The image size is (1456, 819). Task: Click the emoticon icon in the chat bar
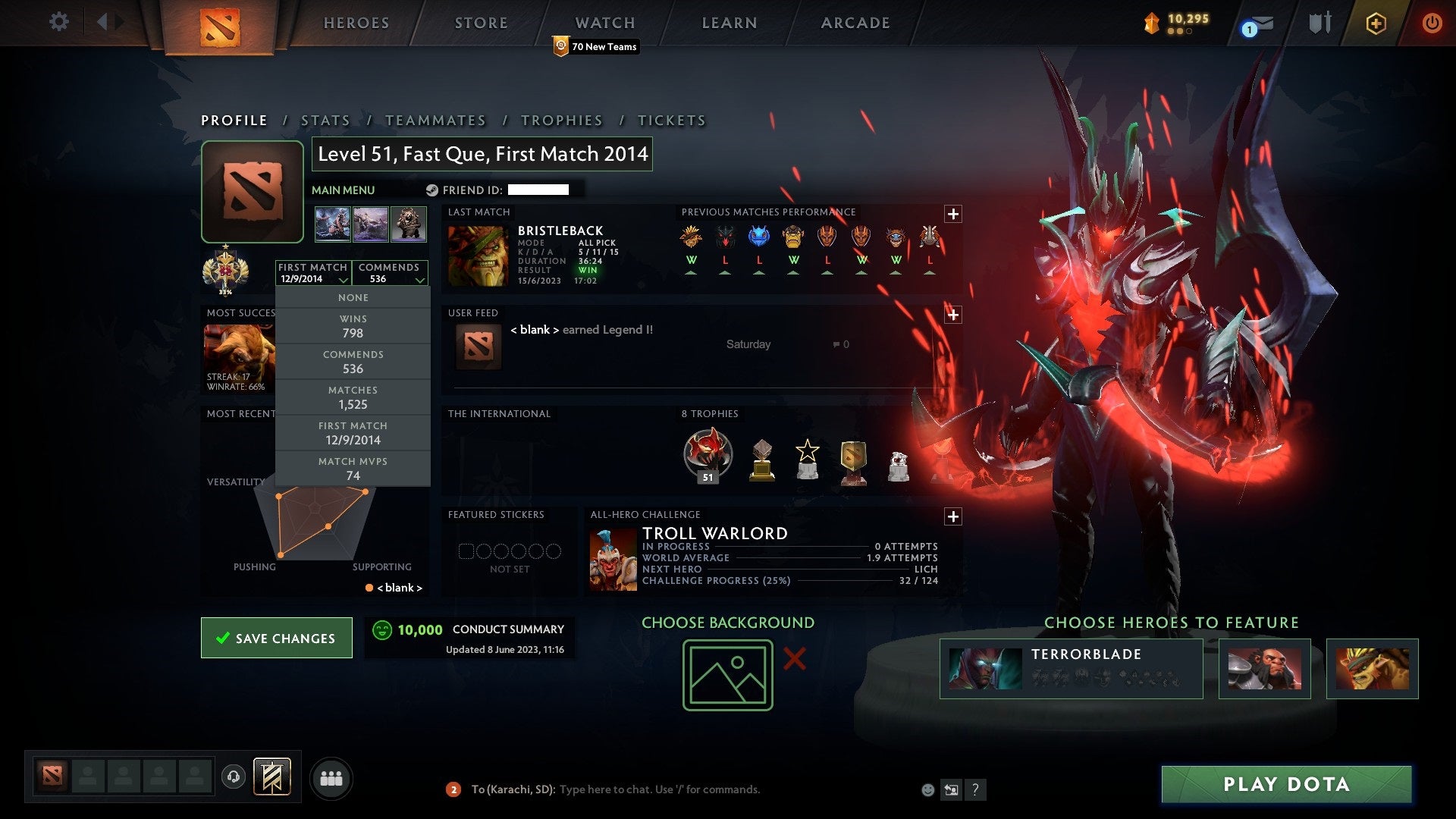point(928,789)
